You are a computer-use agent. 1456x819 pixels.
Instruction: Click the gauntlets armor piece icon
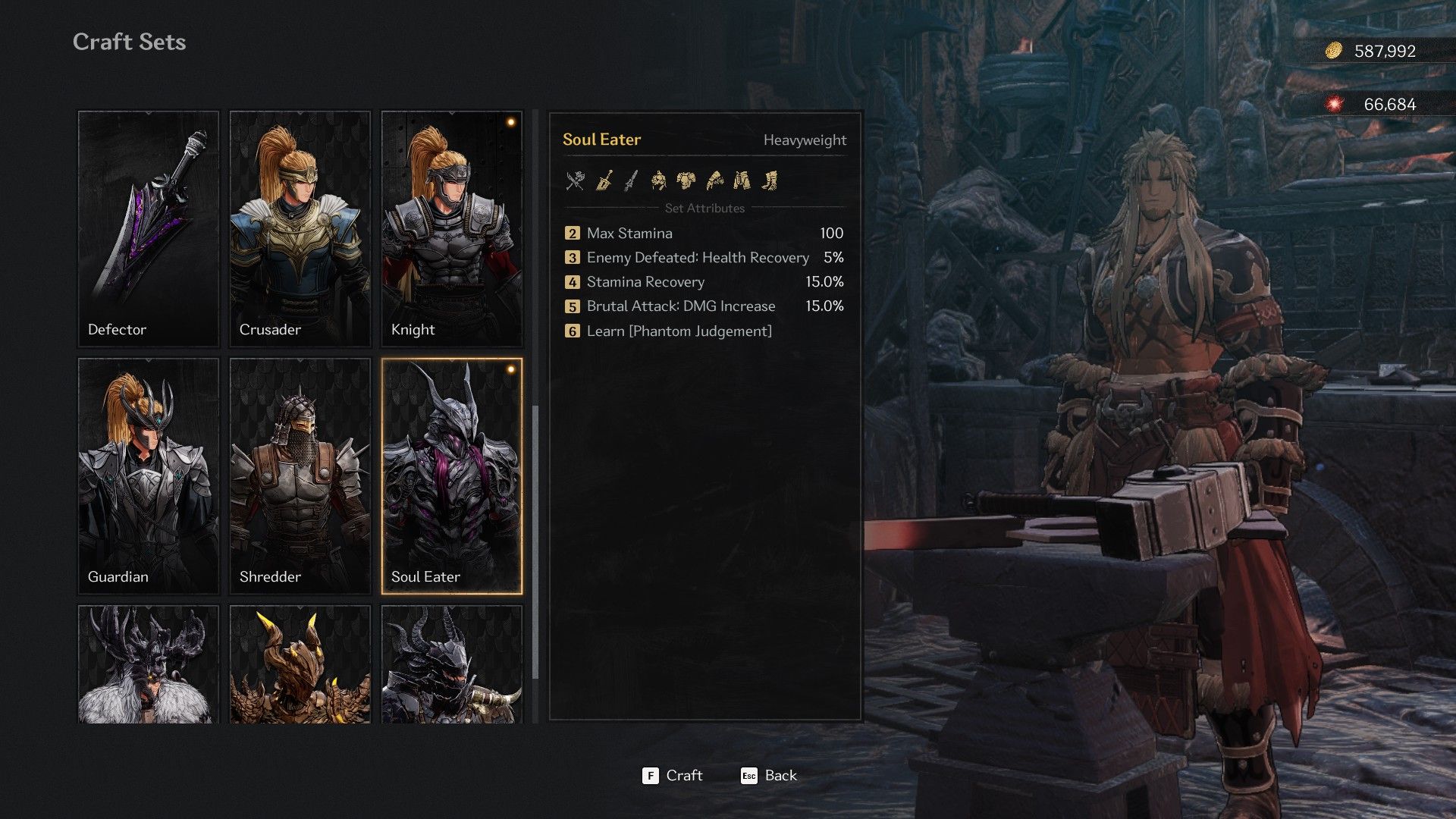coord(717,180)
